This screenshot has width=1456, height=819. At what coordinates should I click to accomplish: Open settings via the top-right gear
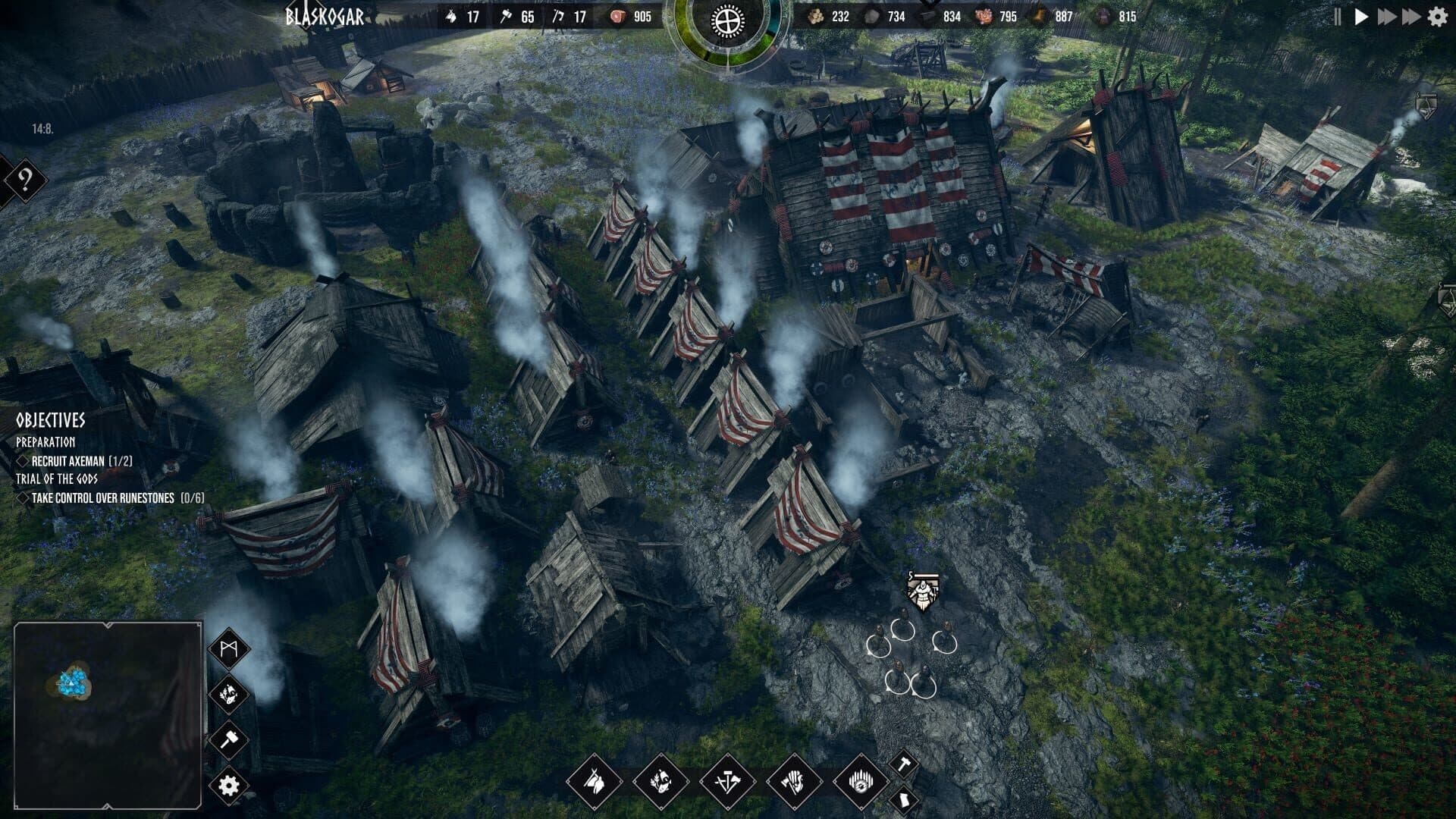pos(1437,17)
